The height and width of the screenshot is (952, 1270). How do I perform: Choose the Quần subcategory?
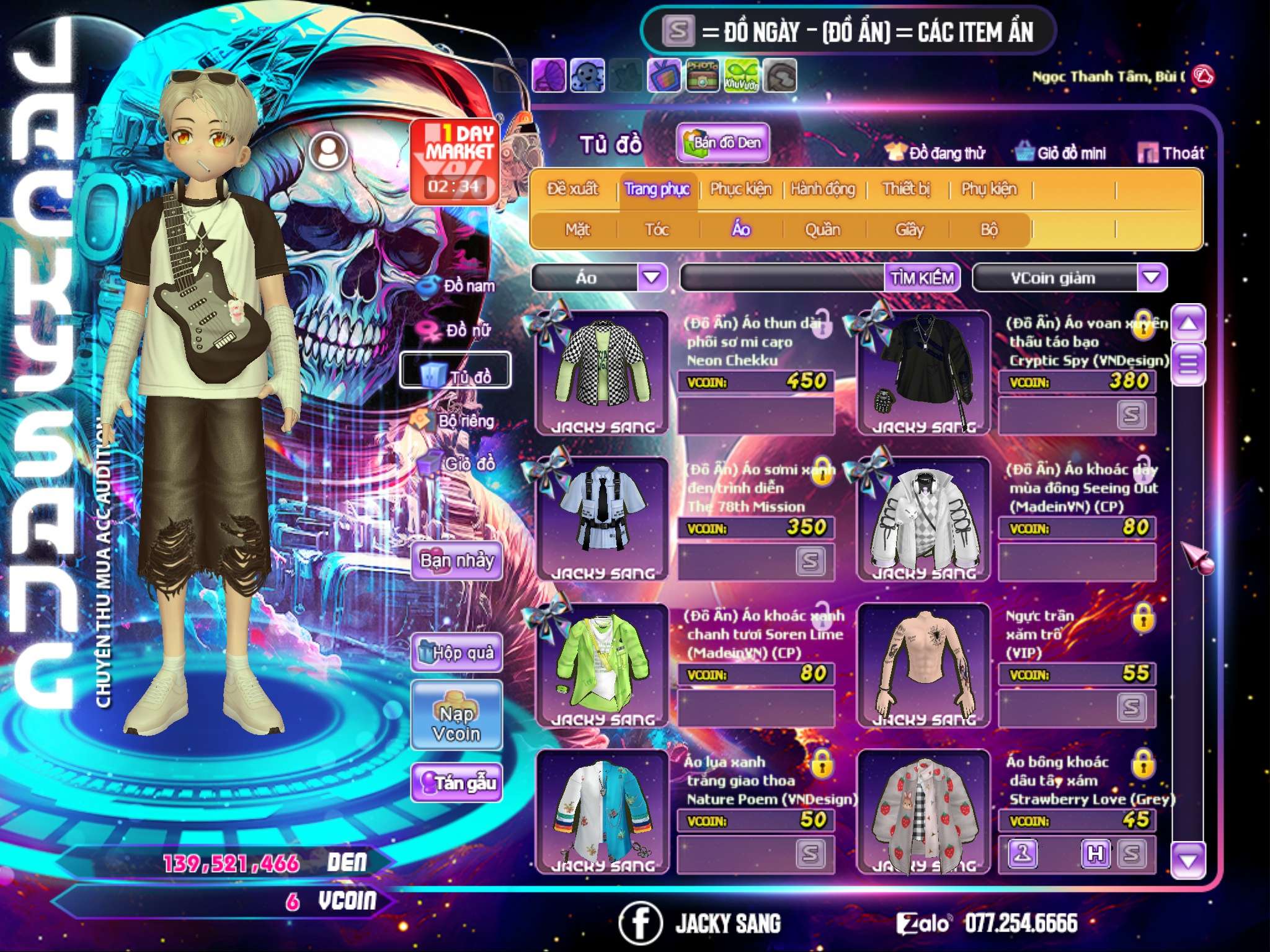click(822, 230)
